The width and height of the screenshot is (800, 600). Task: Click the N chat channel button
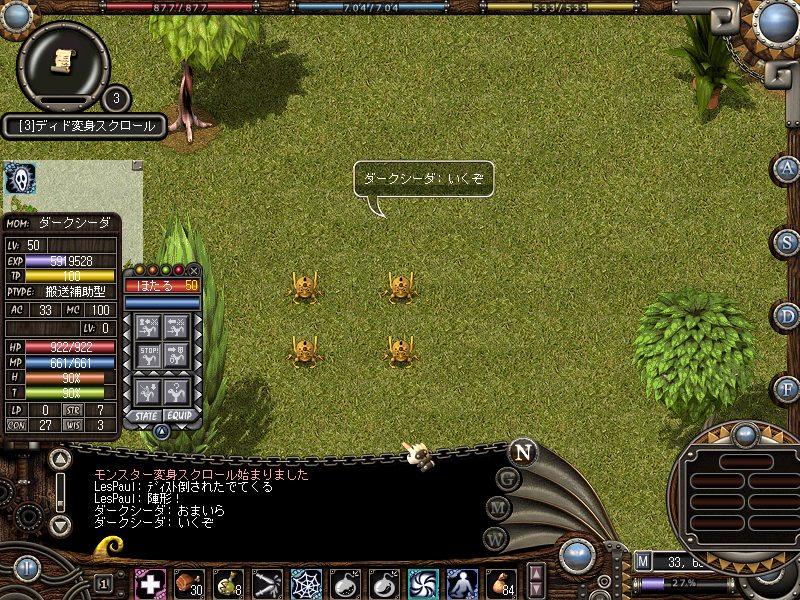[522, 451]
